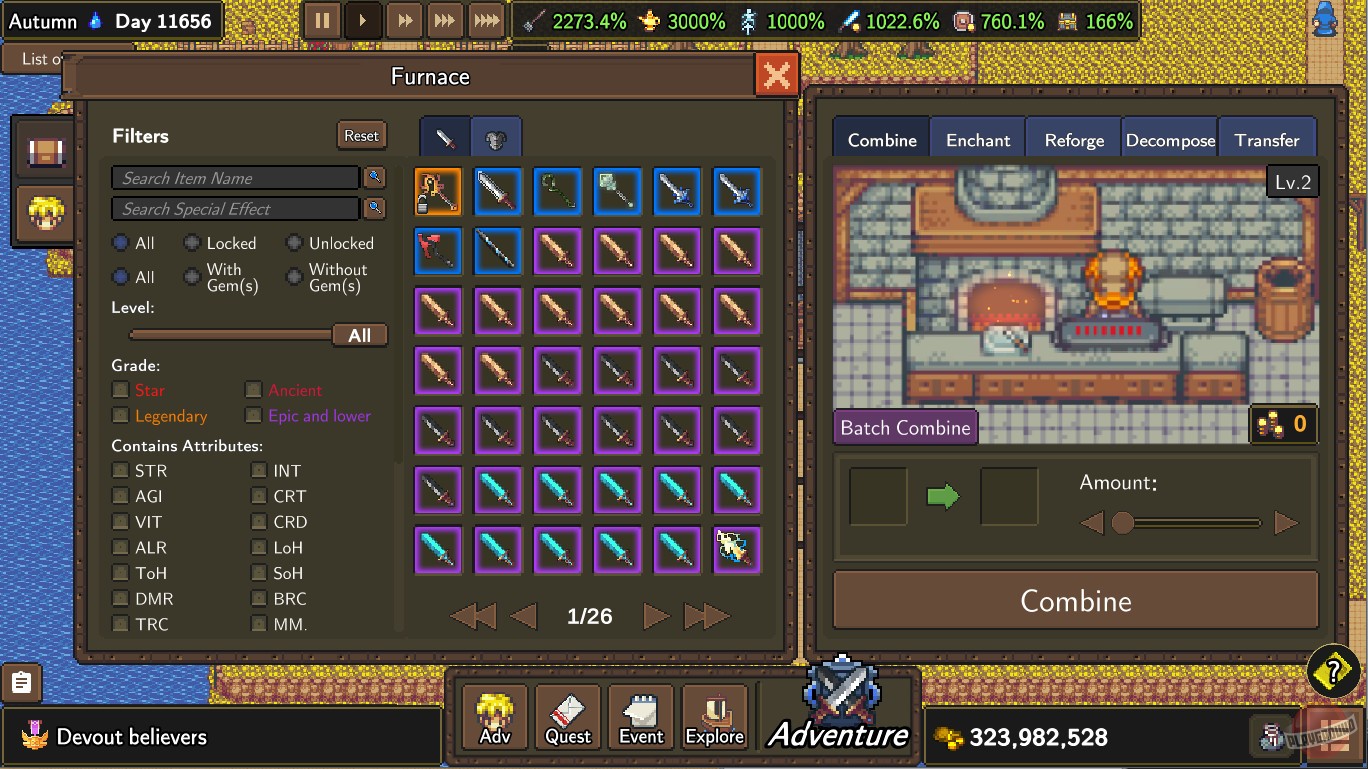Open the Adv panel at the bottom
Screen dimensions: 1368x769
point(494,715)
